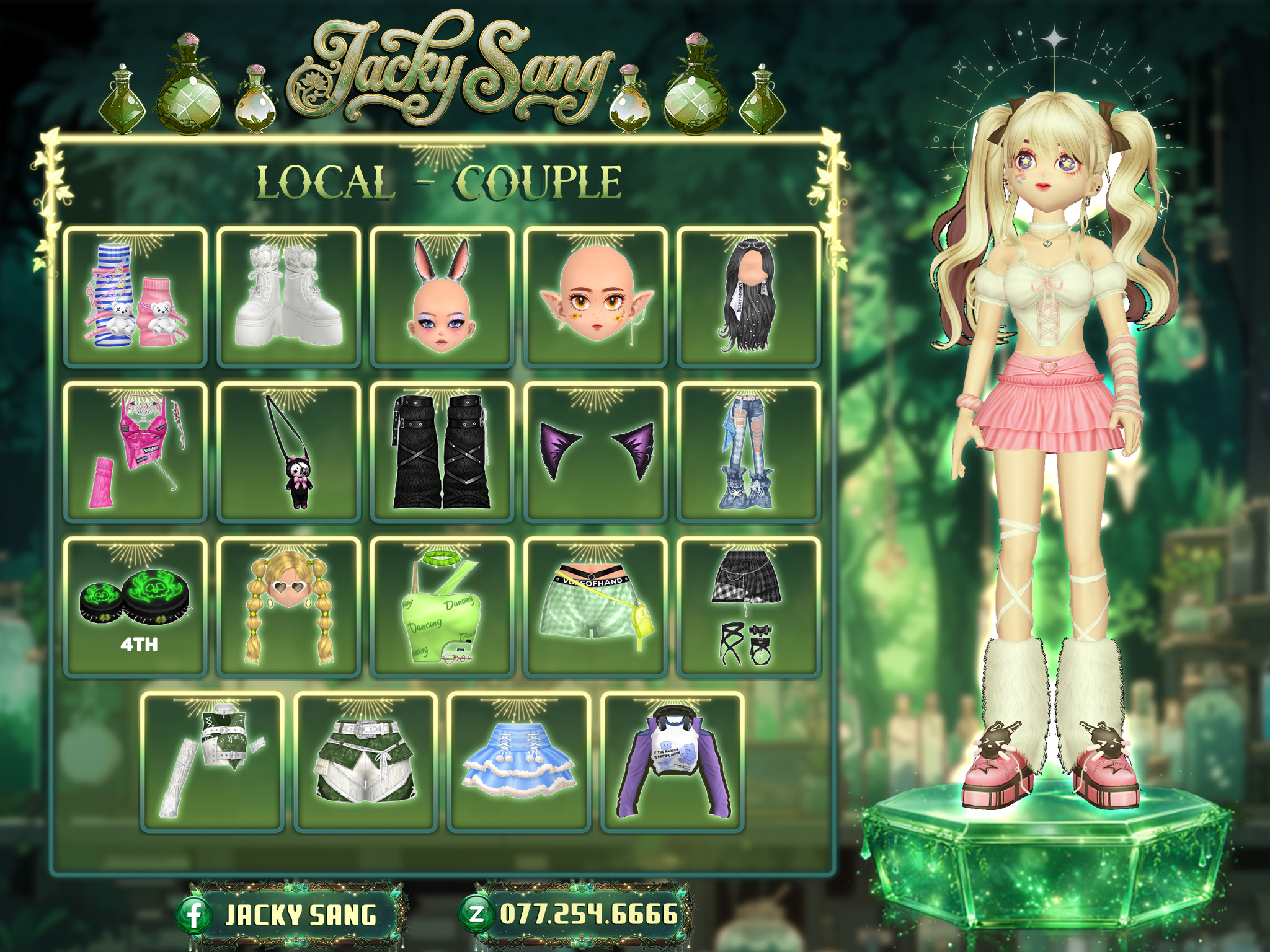Pick the green checkered shorts tile
The height and width of the screenshot is (952, 1270).
tap(595, 607)
